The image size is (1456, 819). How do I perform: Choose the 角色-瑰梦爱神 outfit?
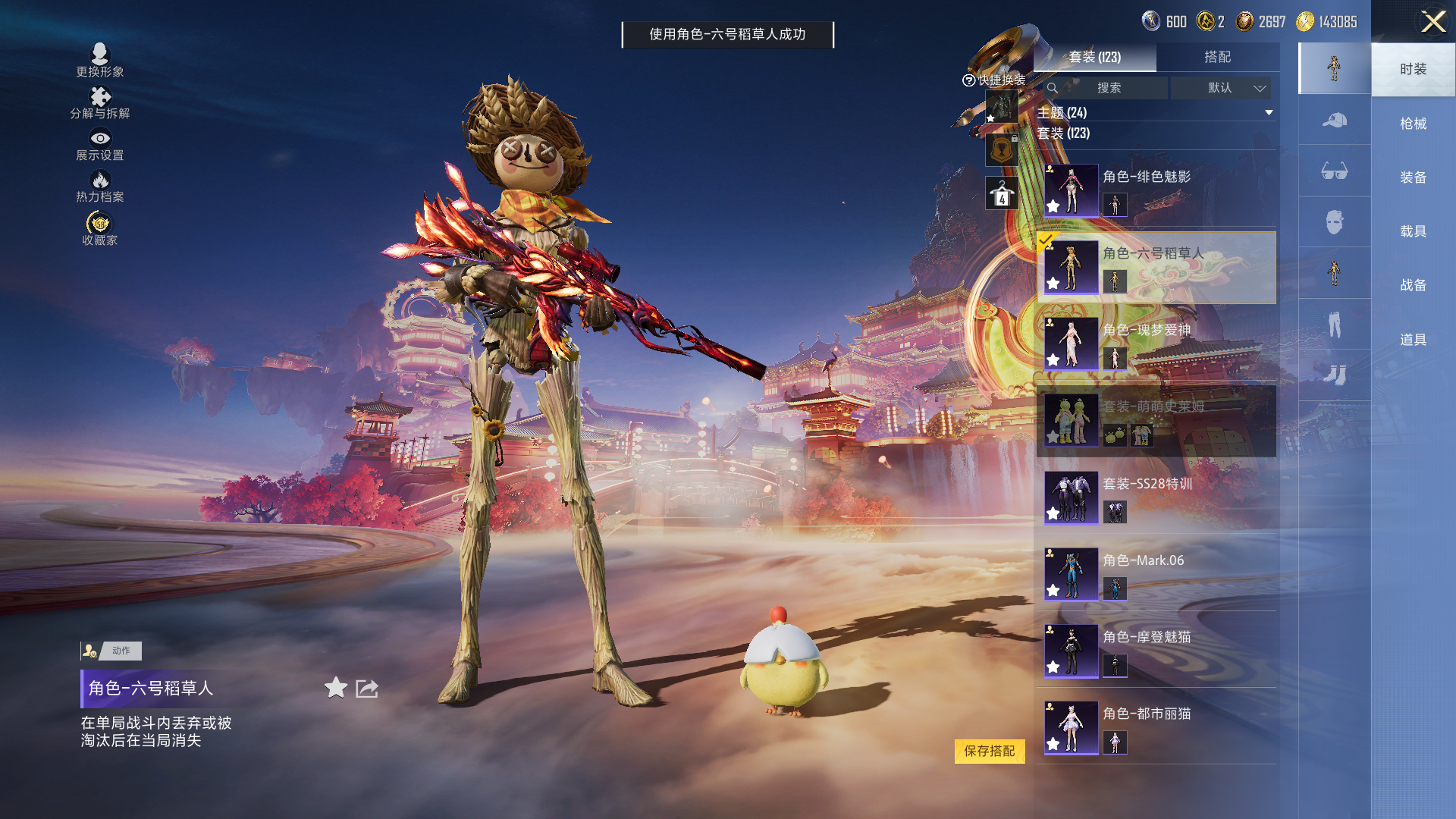(1156, 344)
